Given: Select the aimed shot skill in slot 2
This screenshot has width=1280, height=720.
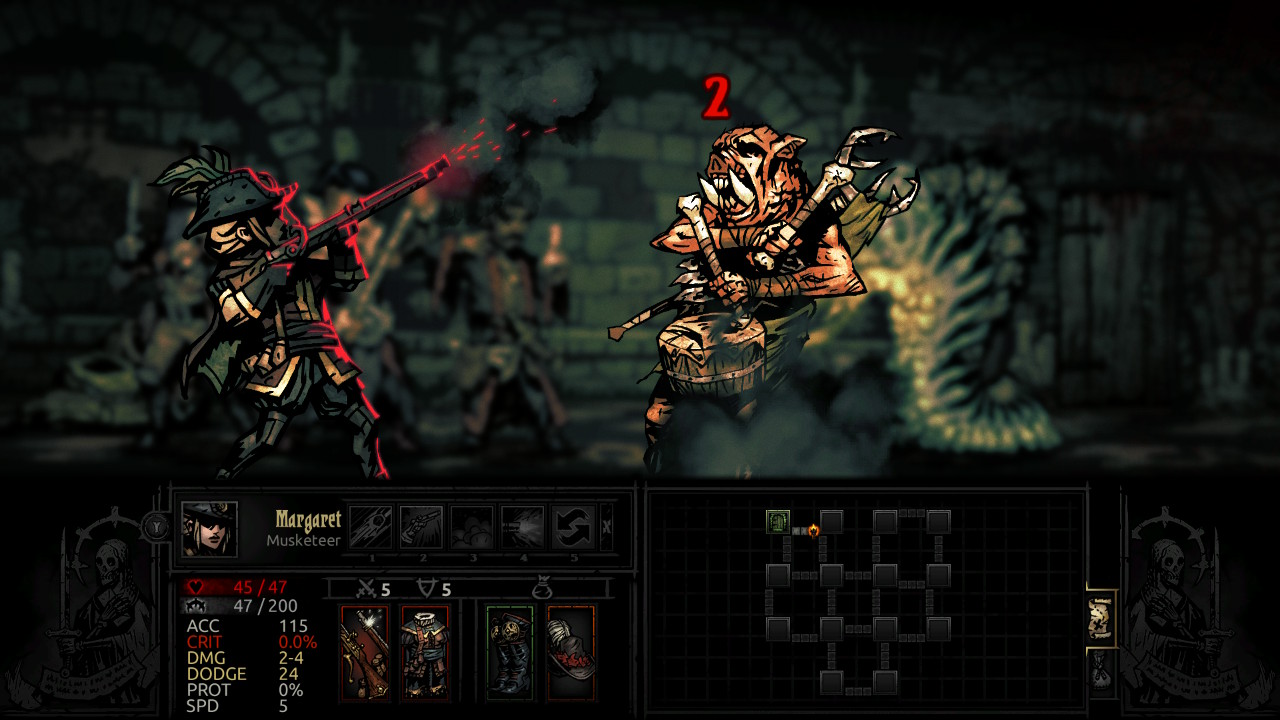Looking at the screenshot, I should (x=421, y=528).
